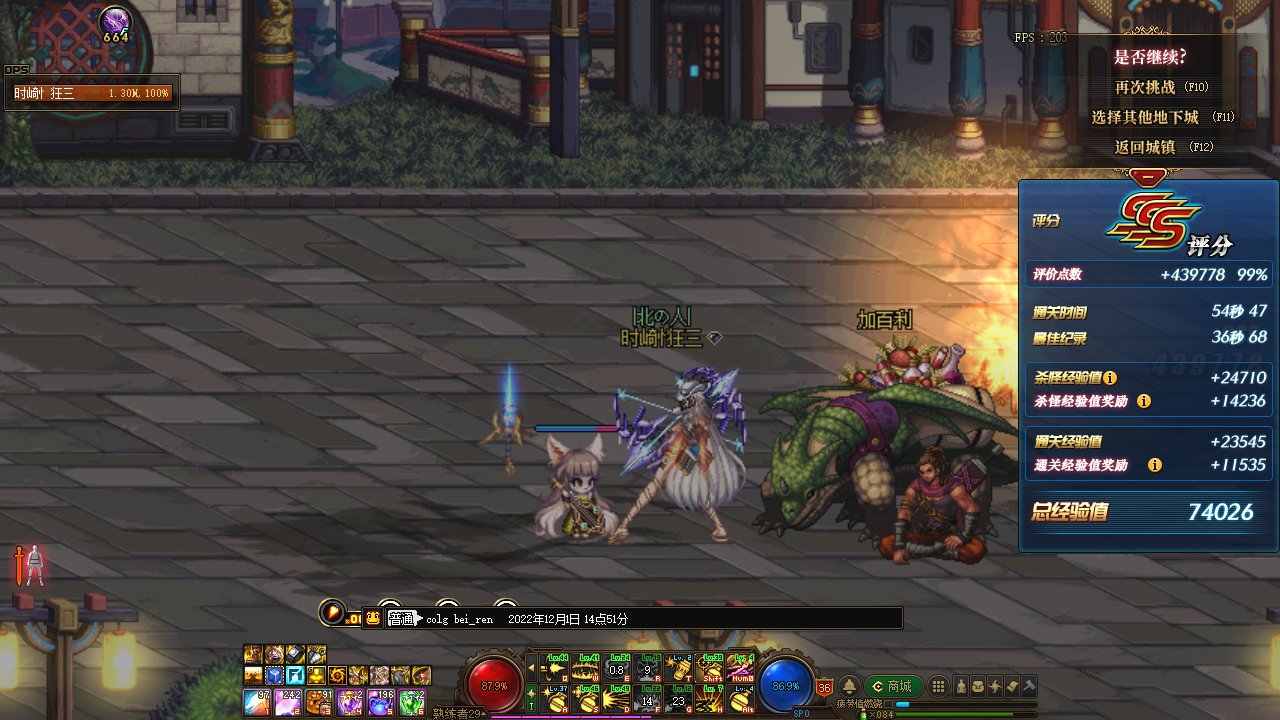This screenshot has height=720, width=1280.
Task: Use the blue potion in slot 5
Action: [x=381, y=701]
